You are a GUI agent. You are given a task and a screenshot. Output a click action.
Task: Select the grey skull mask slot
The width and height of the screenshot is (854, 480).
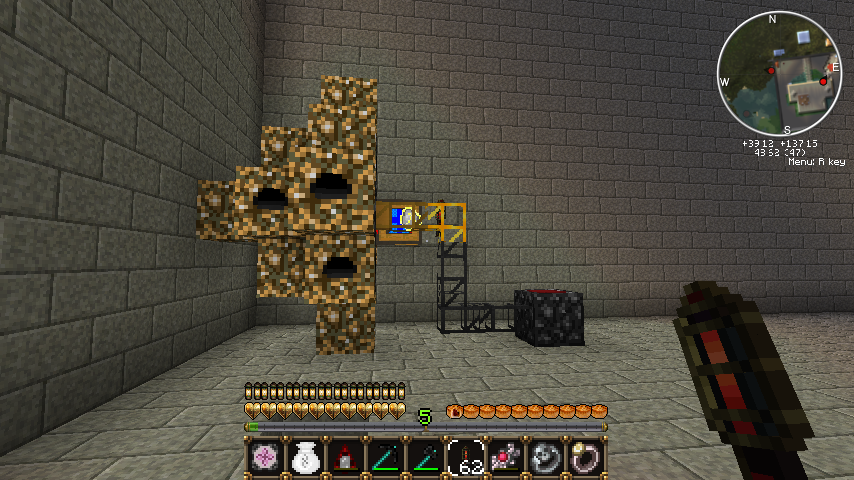point(546,457)
